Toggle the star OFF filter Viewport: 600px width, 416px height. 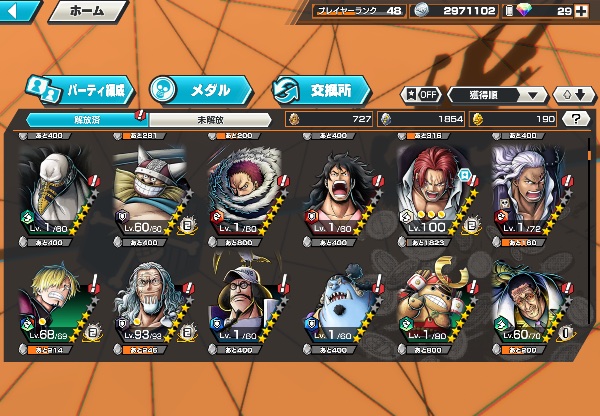421,95
